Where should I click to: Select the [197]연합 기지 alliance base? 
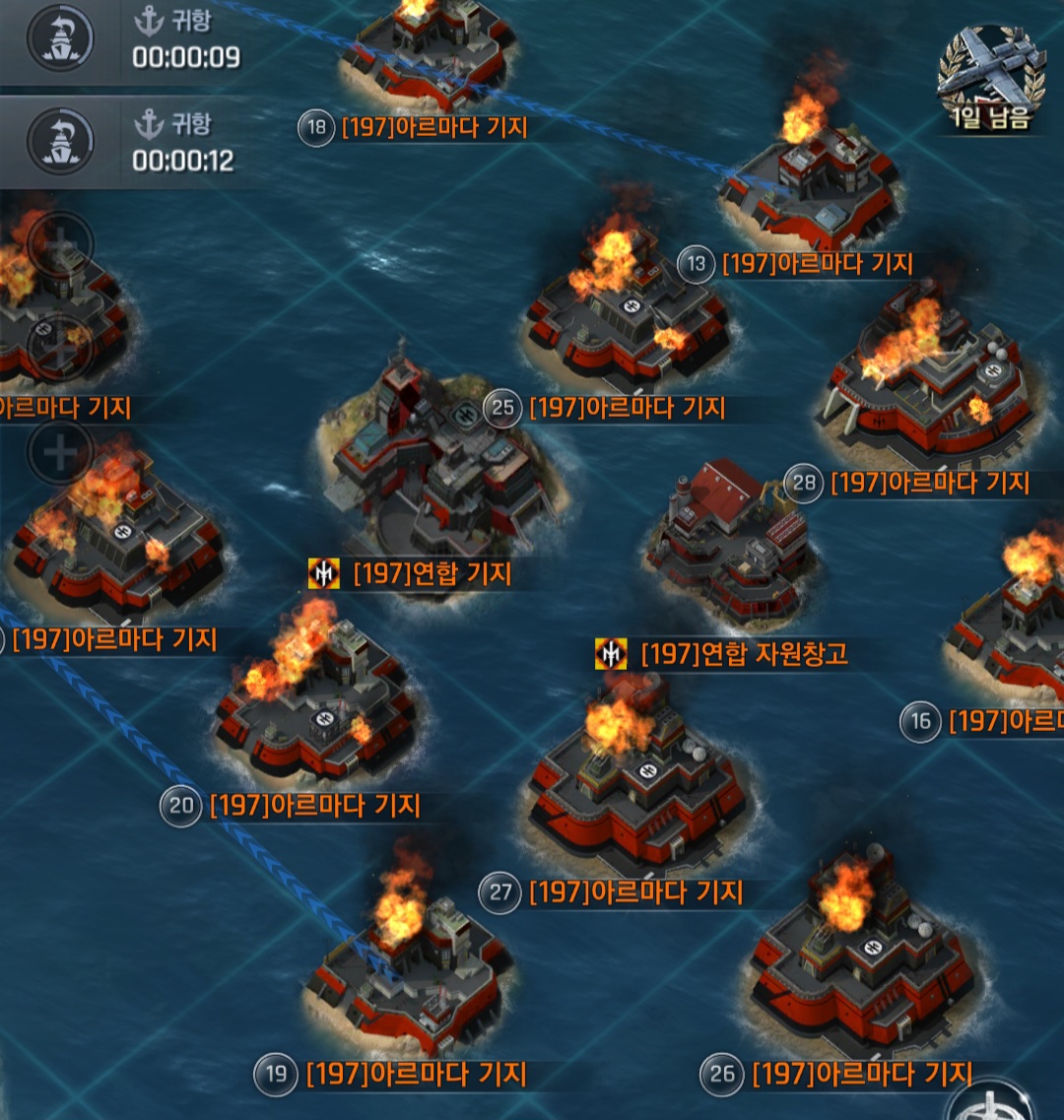(432, 573)
